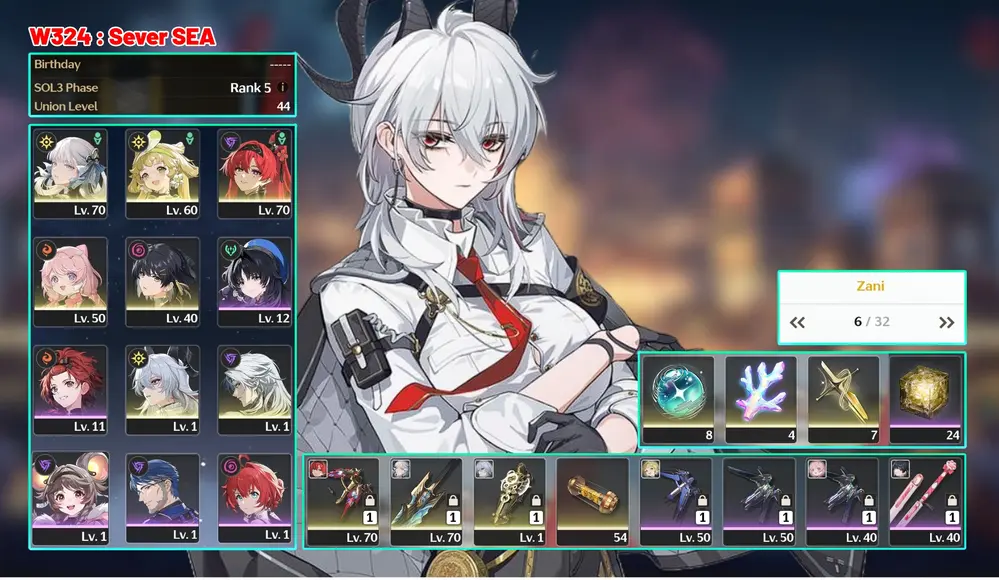Click the golden cube item with 24
Screen dimensions: 999x580
(925, 398)
